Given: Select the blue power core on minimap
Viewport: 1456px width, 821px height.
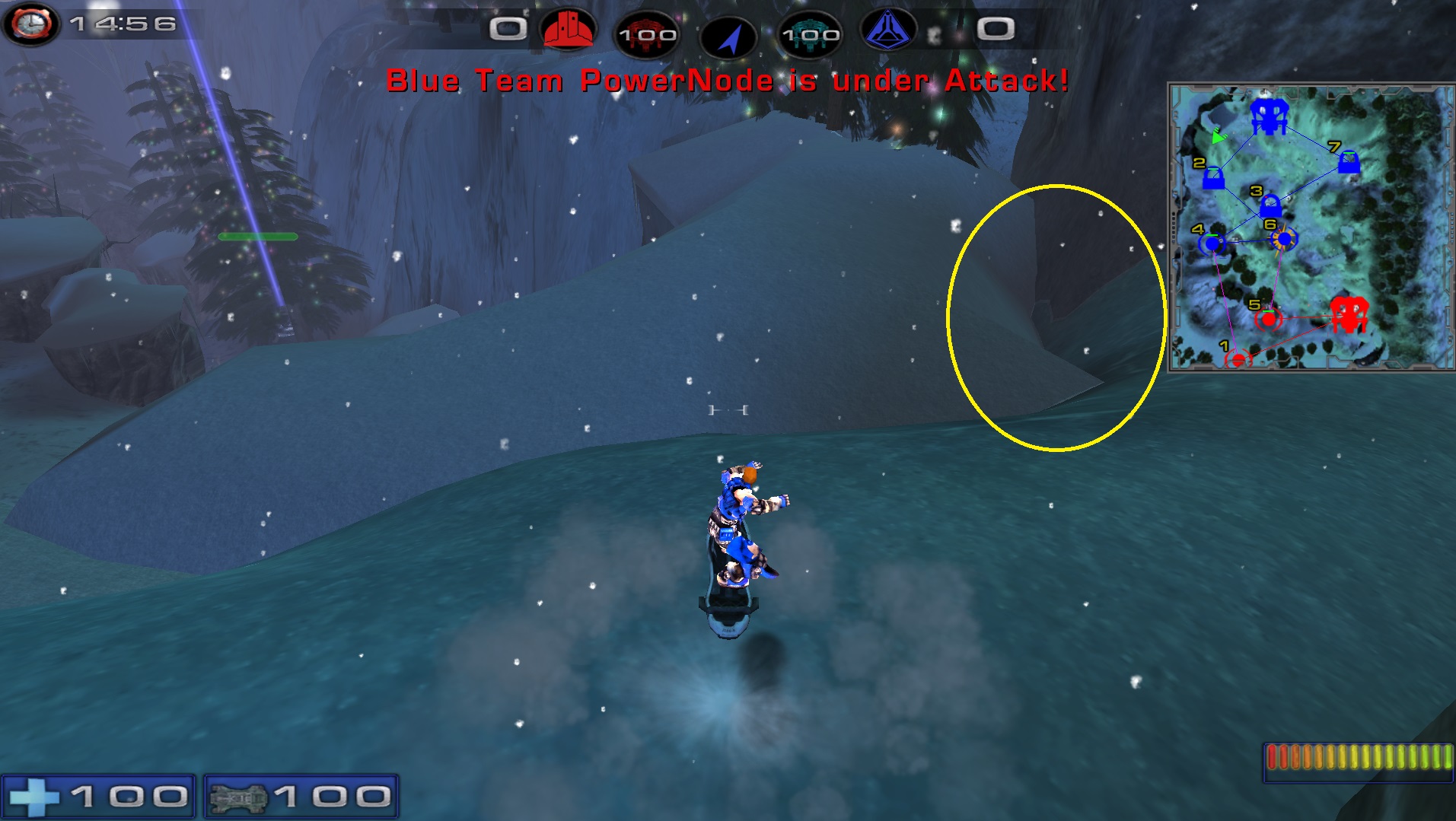Looking at the screenshot, I should pos(1268,116).
